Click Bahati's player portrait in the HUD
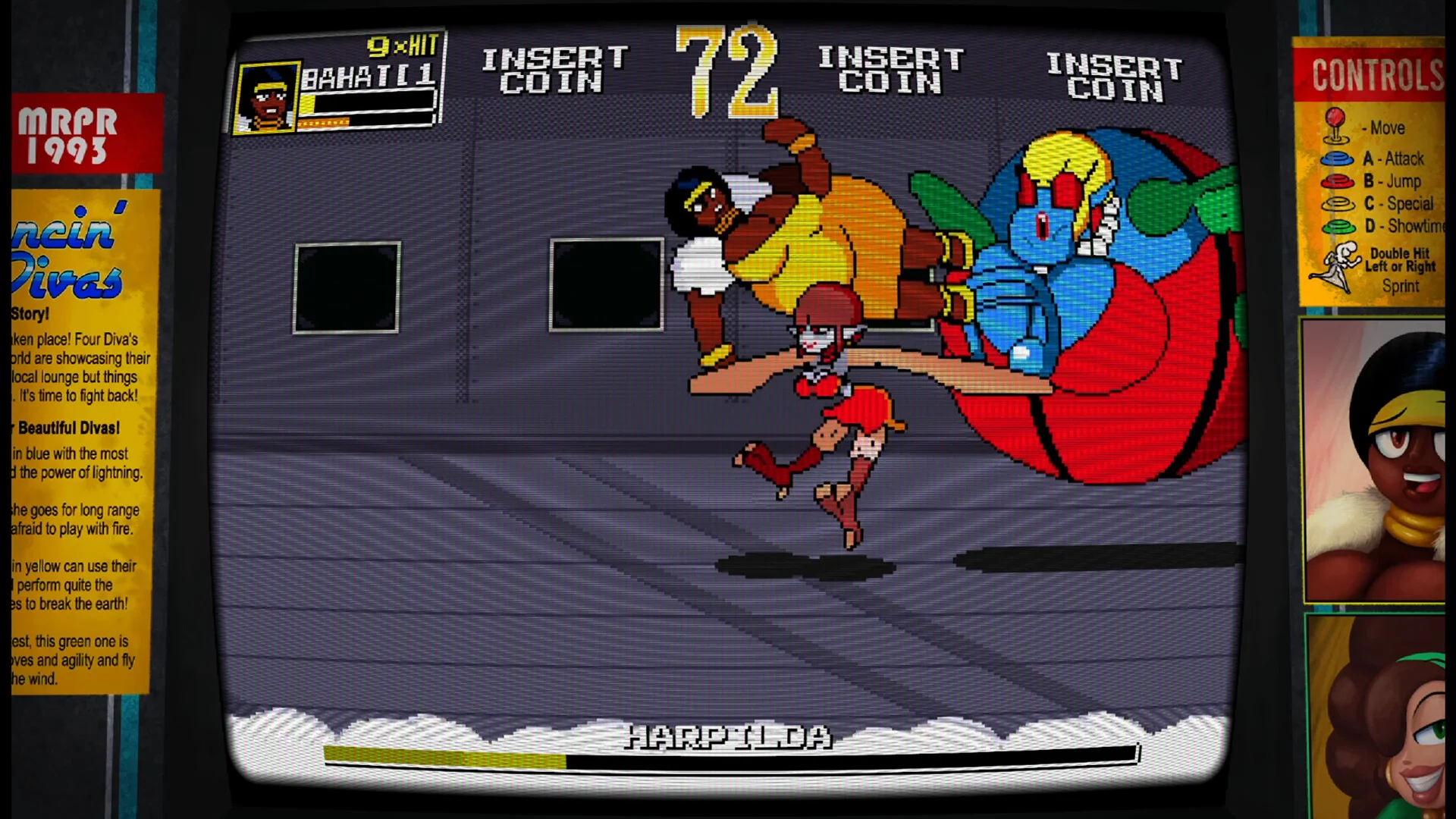Viewport: 1456px width, 819px height. 266,98
